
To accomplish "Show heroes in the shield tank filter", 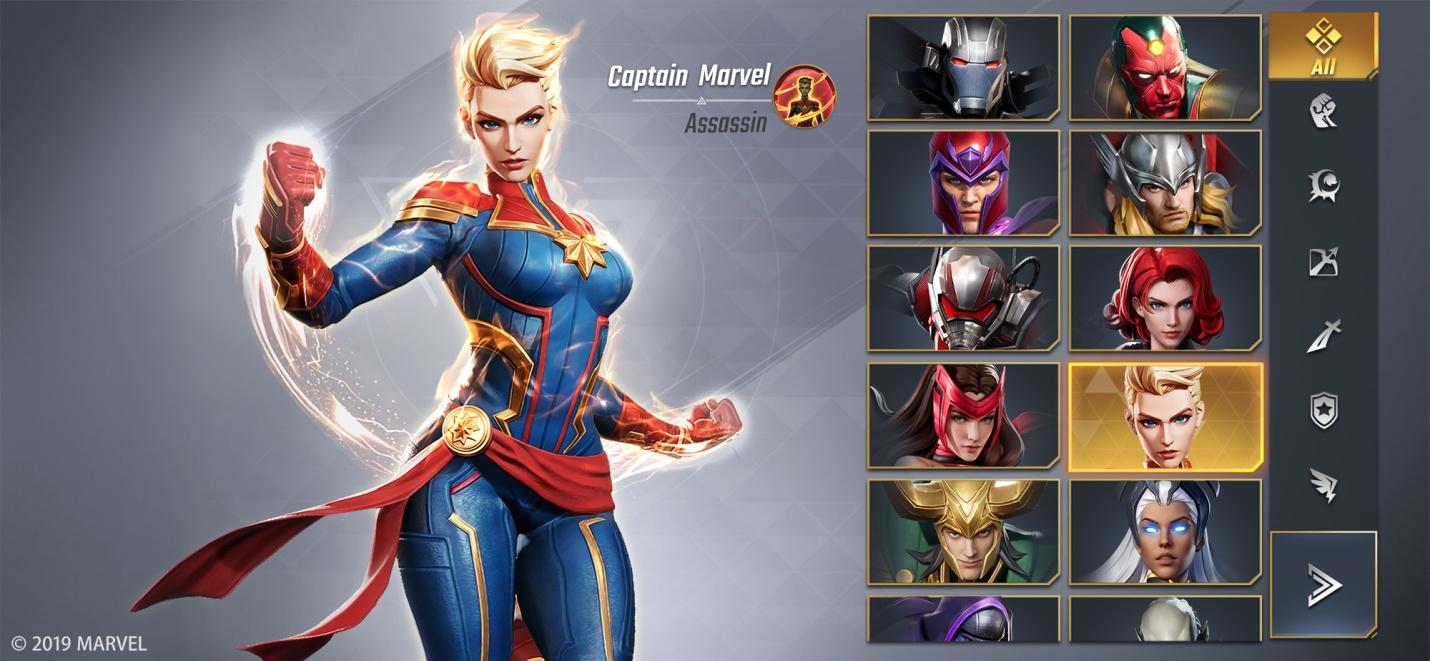I will 1323,410.
